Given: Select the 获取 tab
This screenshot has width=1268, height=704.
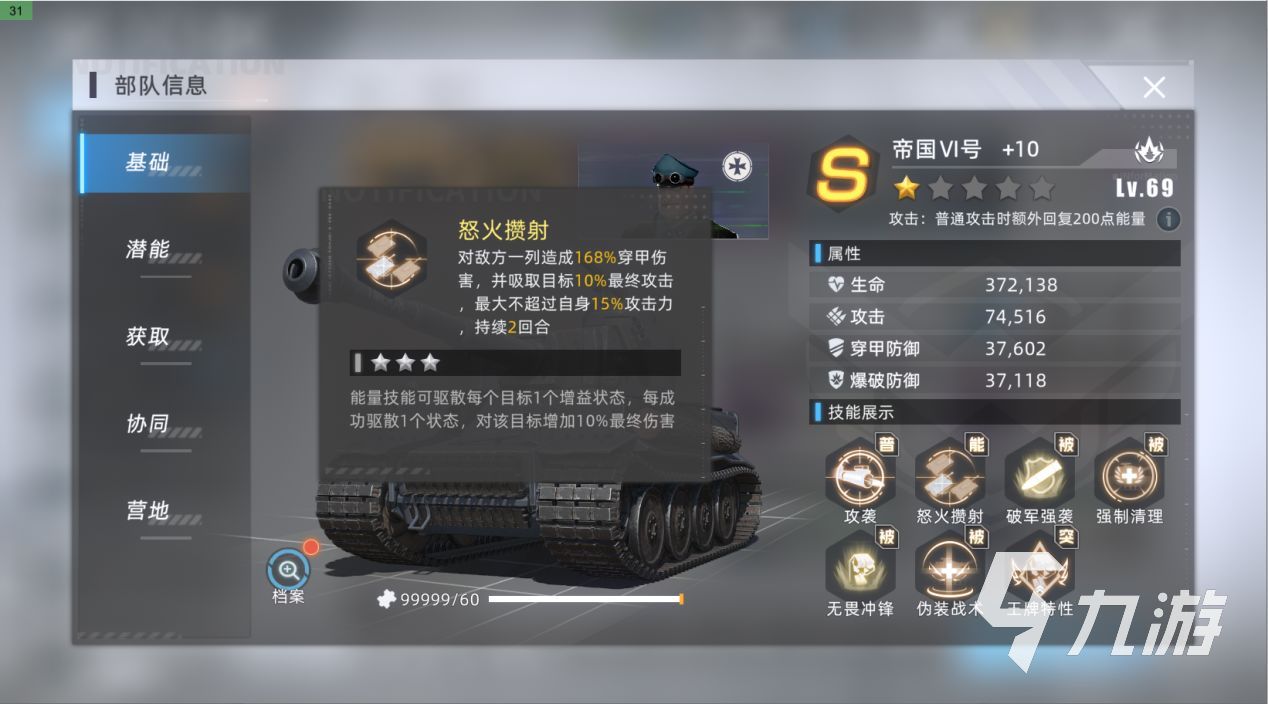Looking at the screenshot, I should point(148,337).
